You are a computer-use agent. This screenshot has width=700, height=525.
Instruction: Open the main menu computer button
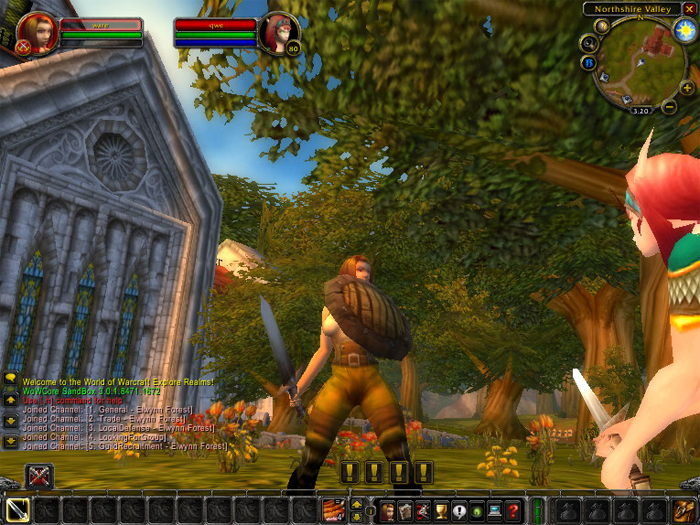point(494,511)
